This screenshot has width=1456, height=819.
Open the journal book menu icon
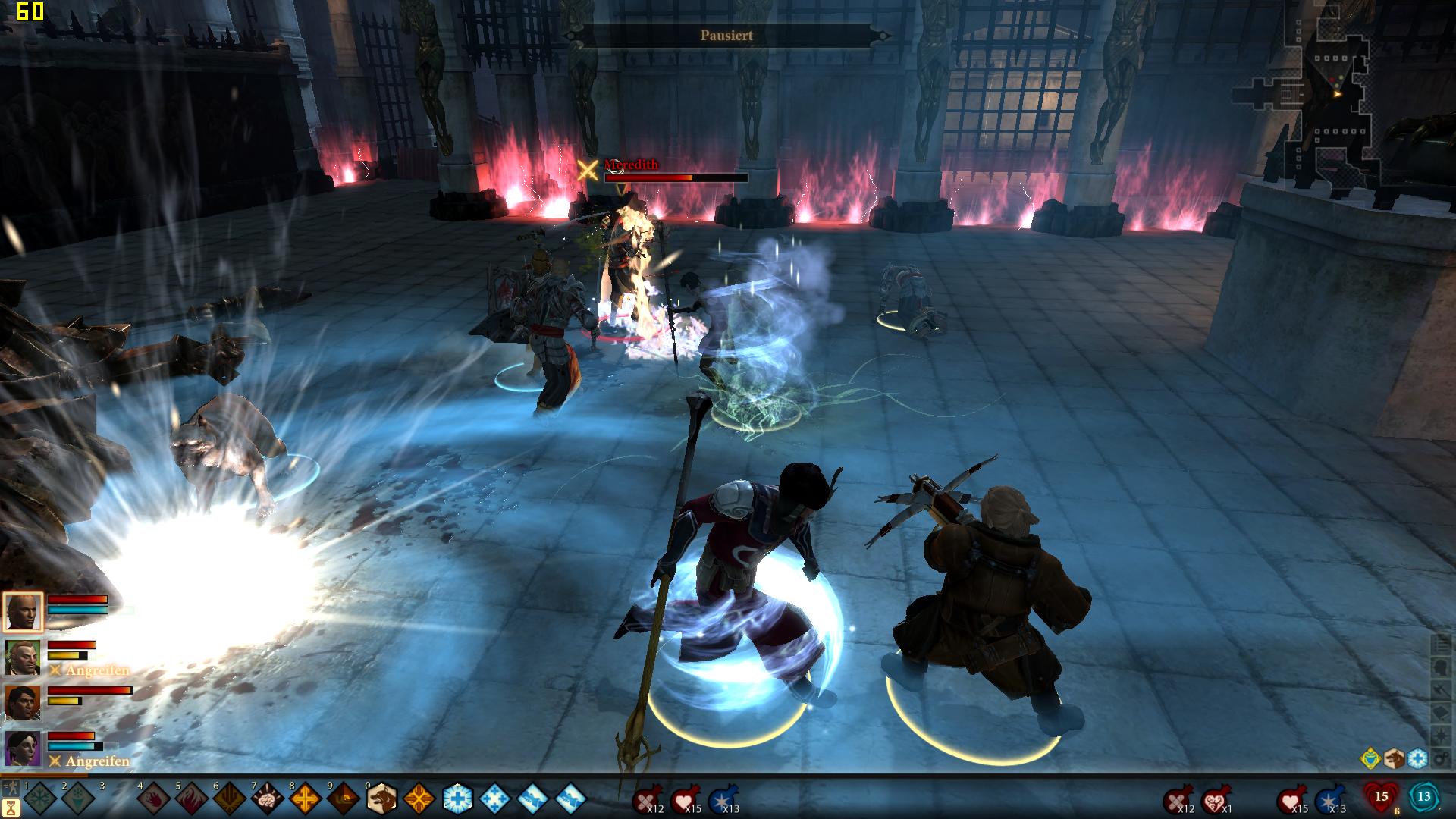pyautogui.click(x=1442, y=713)
